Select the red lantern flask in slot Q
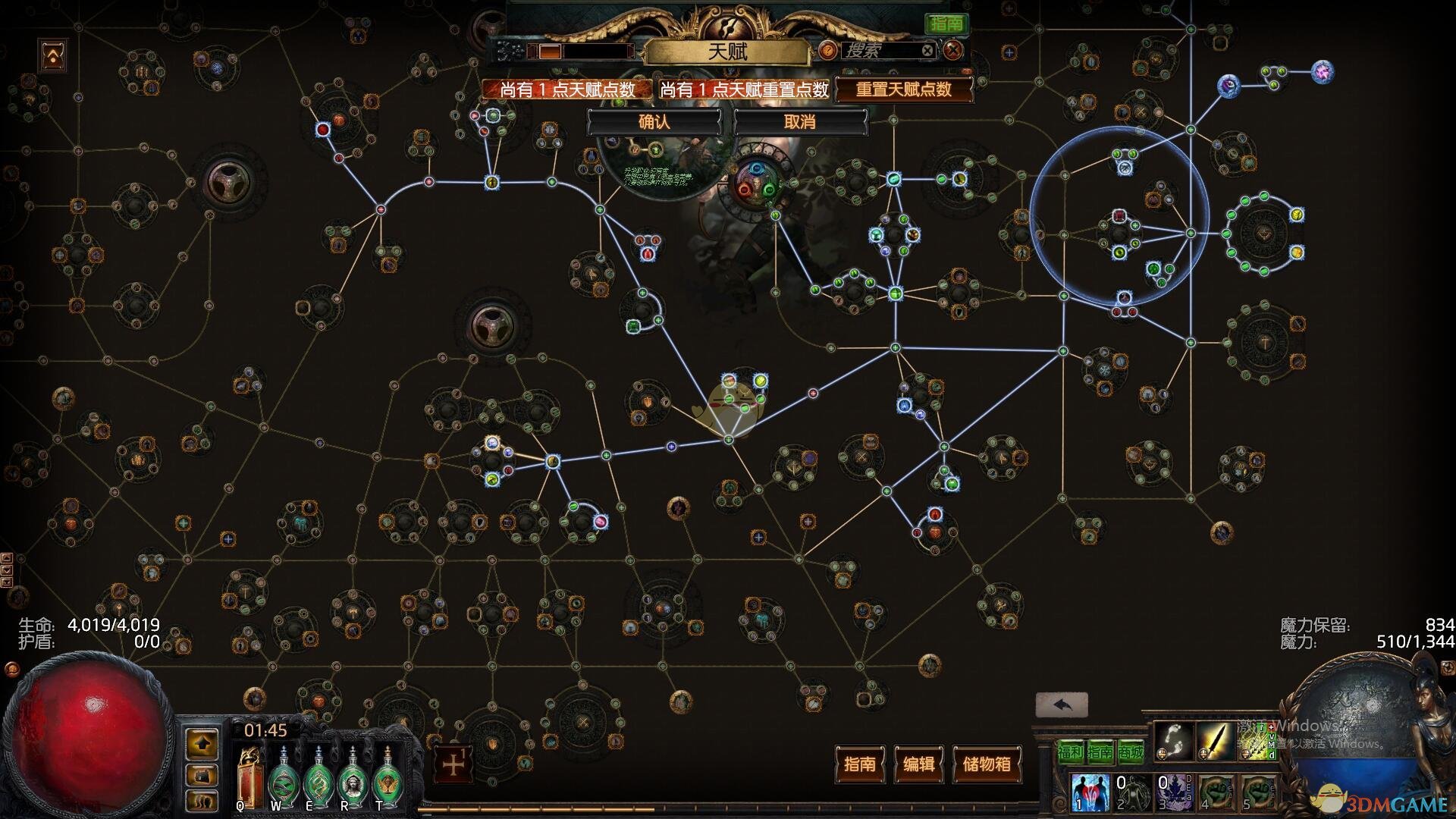The height and width of the screenshot is (819, 1456). click(x=248, y=779)
